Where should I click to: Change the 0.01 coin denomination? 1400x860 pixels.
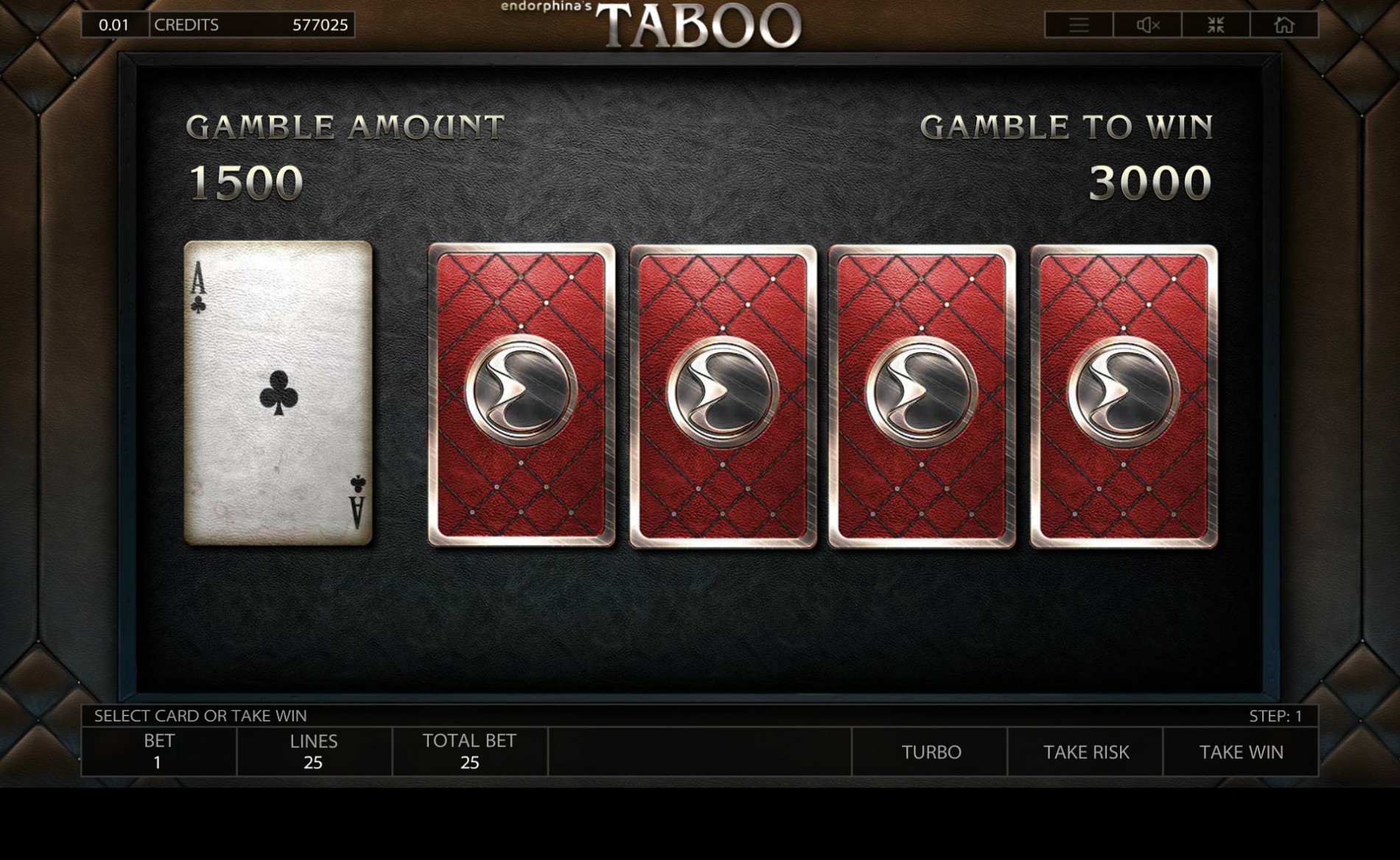pos(114,25)
